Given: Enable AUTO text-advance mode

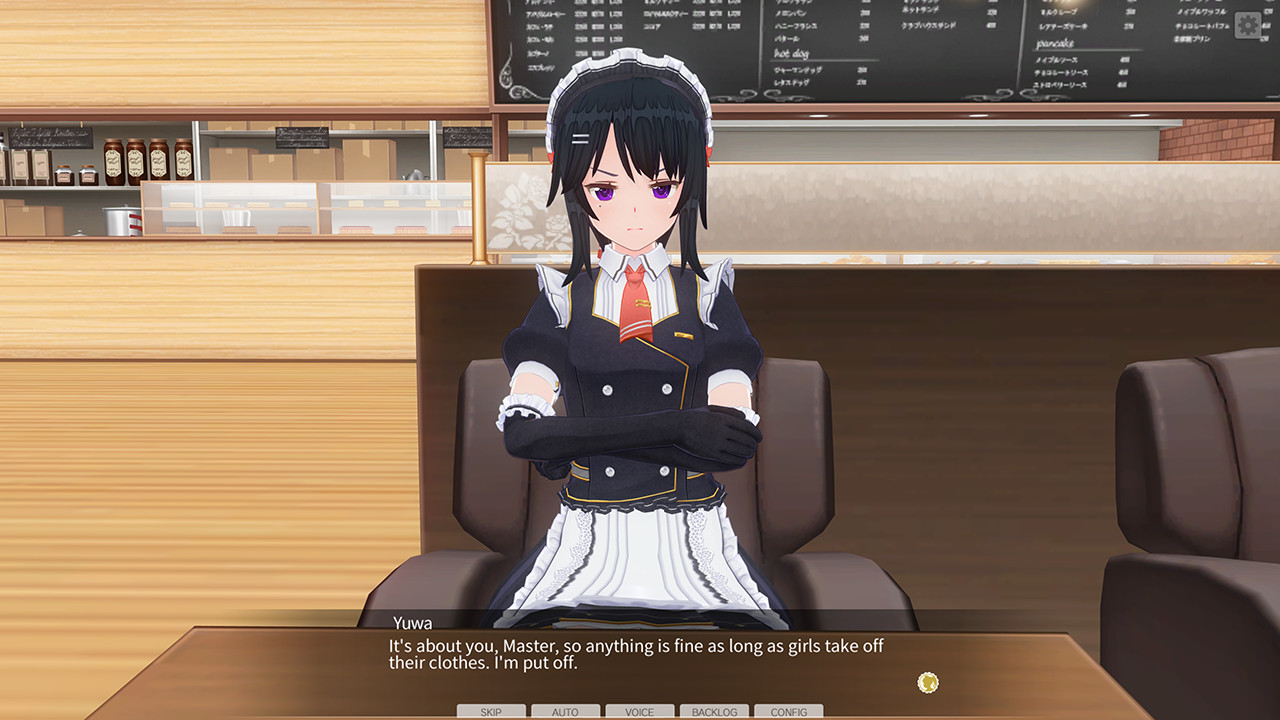Looking at the screenshot, I should click(x=565, y=712).
